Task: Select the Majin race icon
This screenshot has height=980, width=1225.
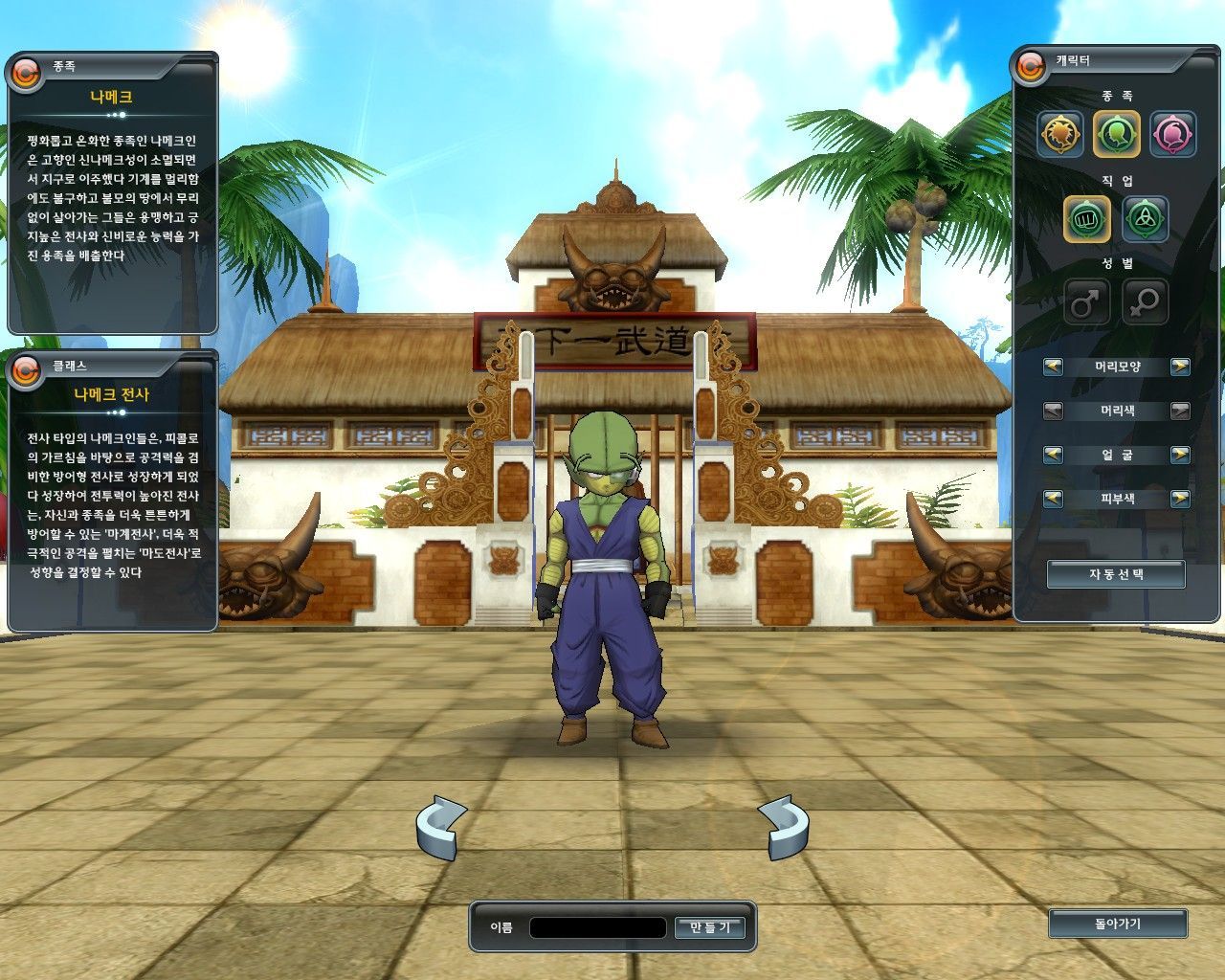Action: [1172, 135]
